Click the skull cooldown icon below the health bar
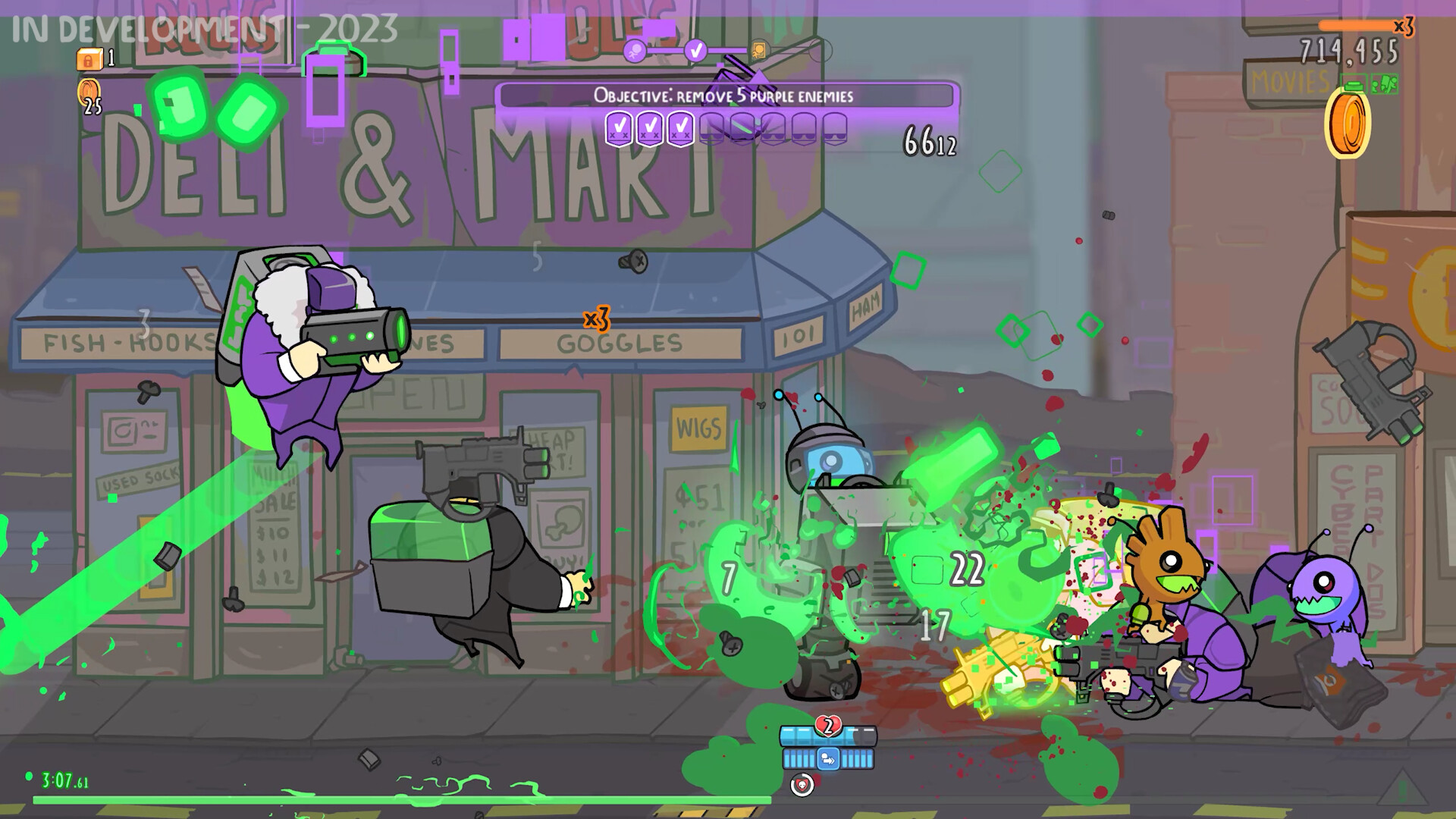Screen dimensions: 1456x819 pyautogui.click(x=802, y=785)
